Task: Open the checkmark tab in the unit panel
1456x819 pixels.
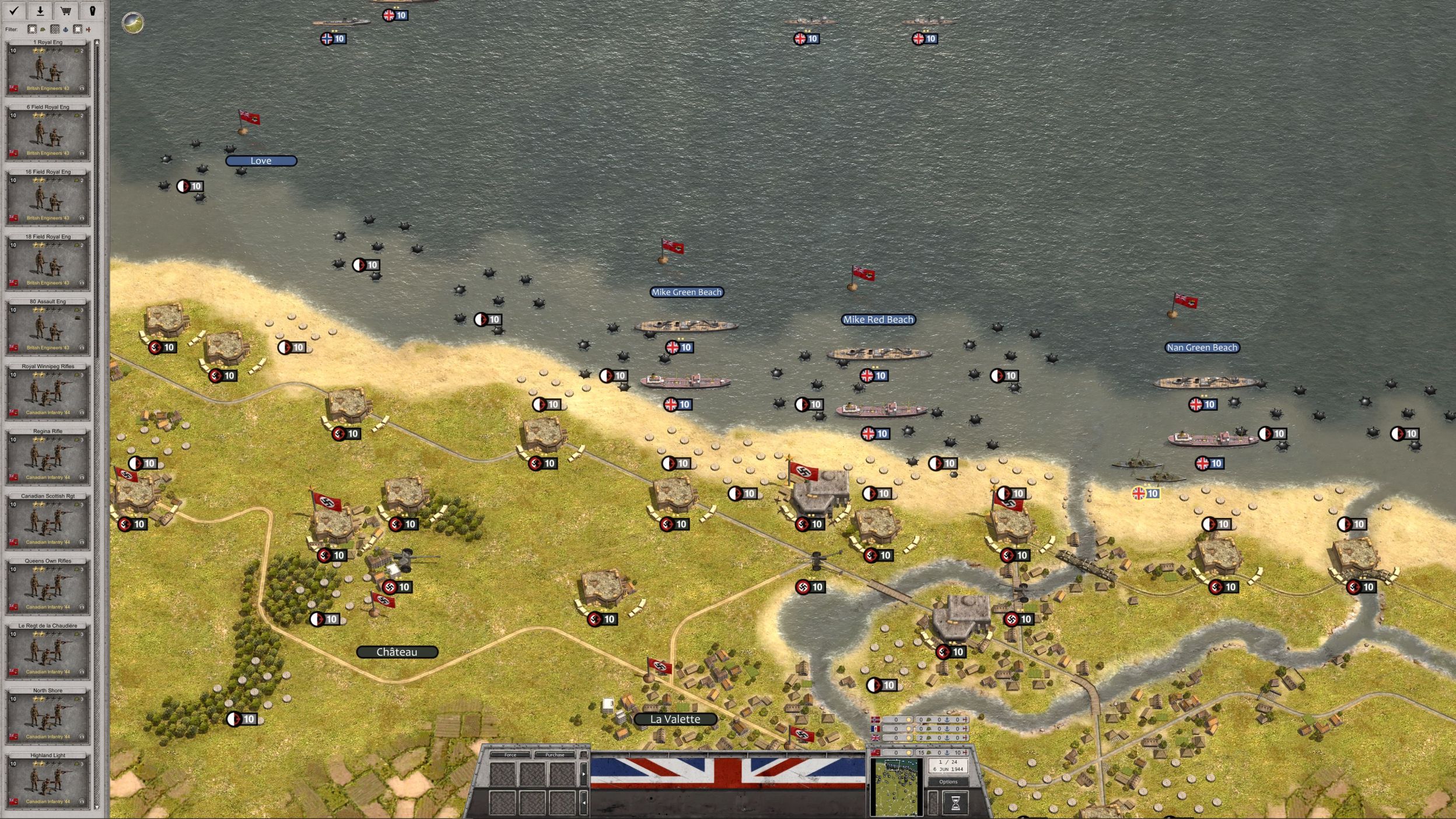Action: click(x=14, y=10)
